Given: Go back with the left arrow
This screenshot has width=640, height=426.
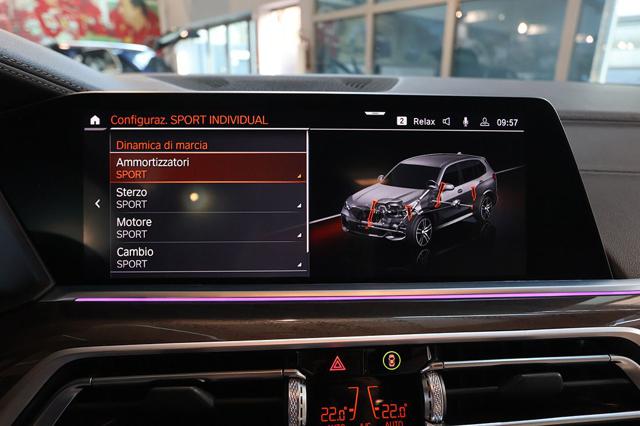Looking at the screenshot, I should (x=97, y=204).
